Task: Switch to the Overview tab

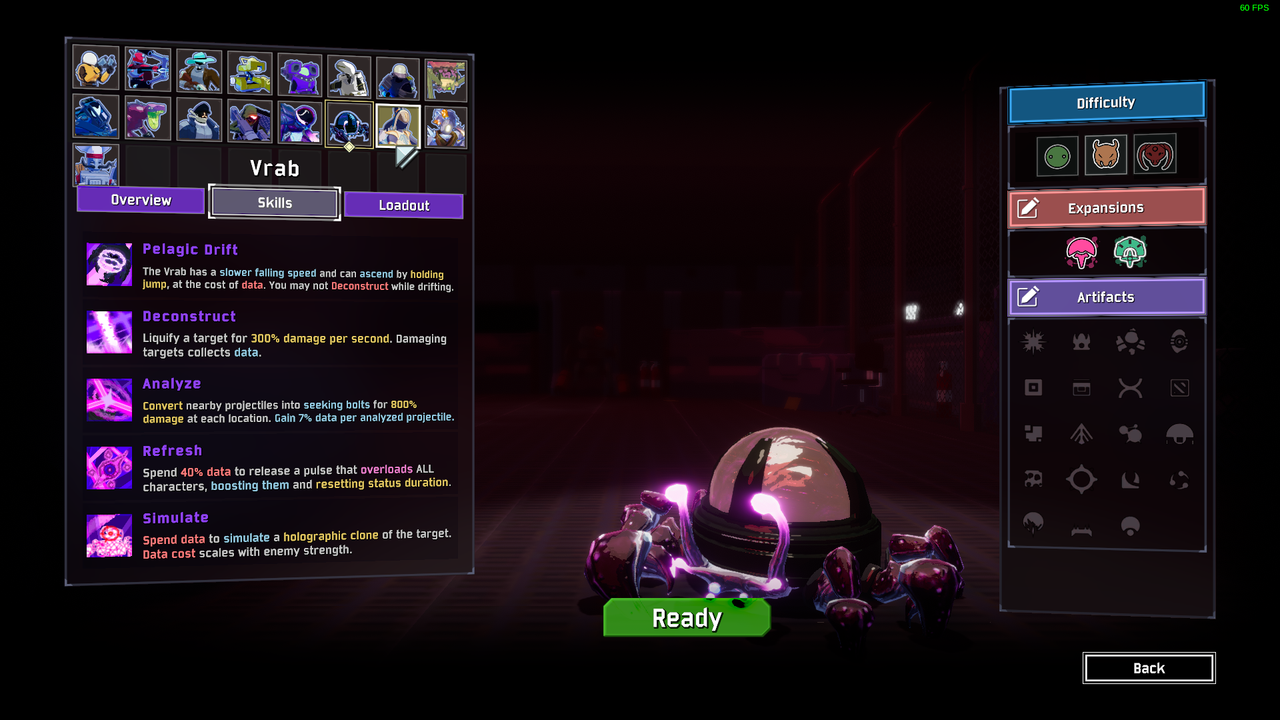Action: [141, 200]
